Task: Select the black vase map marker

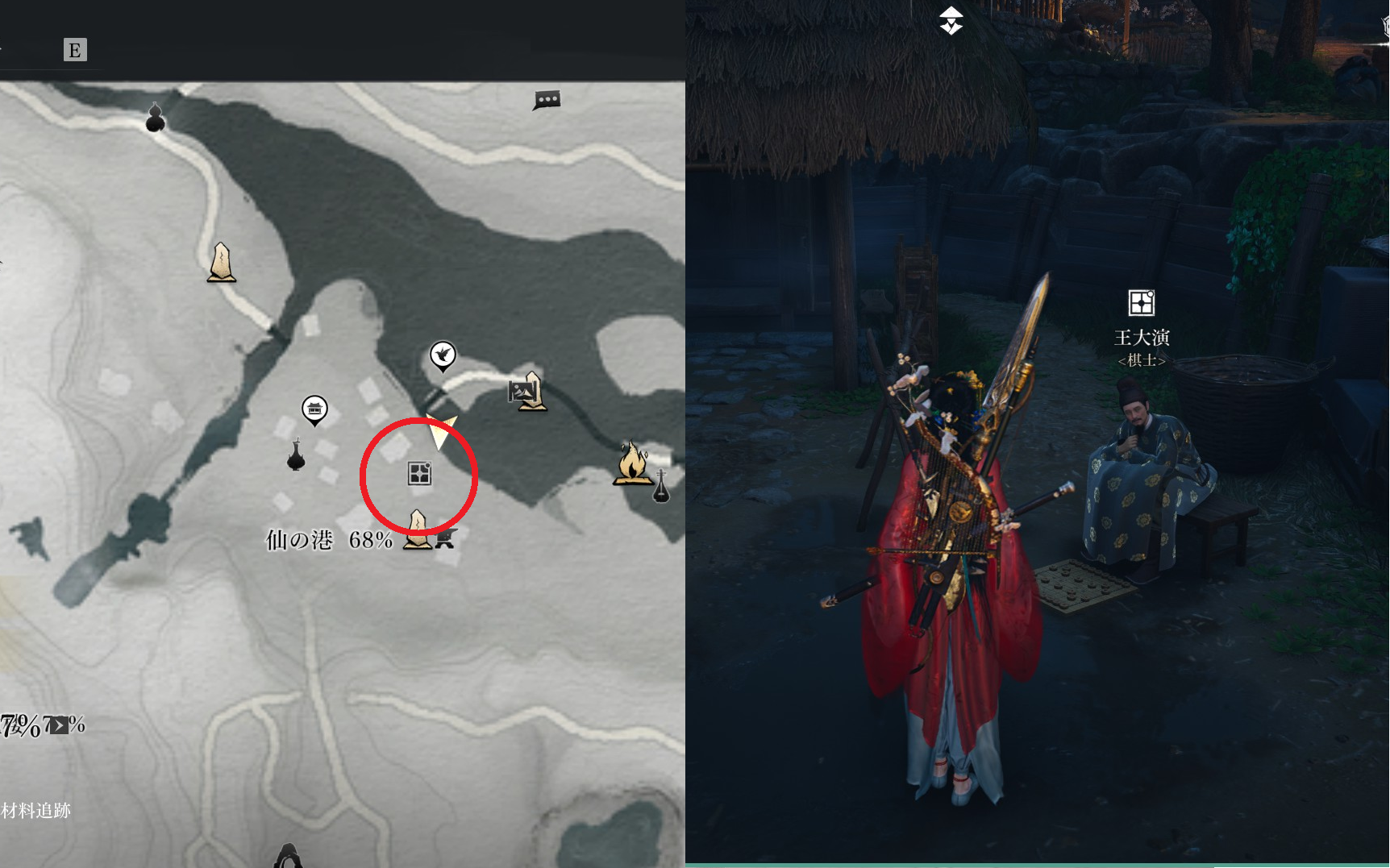Action: tap(296, 455)
